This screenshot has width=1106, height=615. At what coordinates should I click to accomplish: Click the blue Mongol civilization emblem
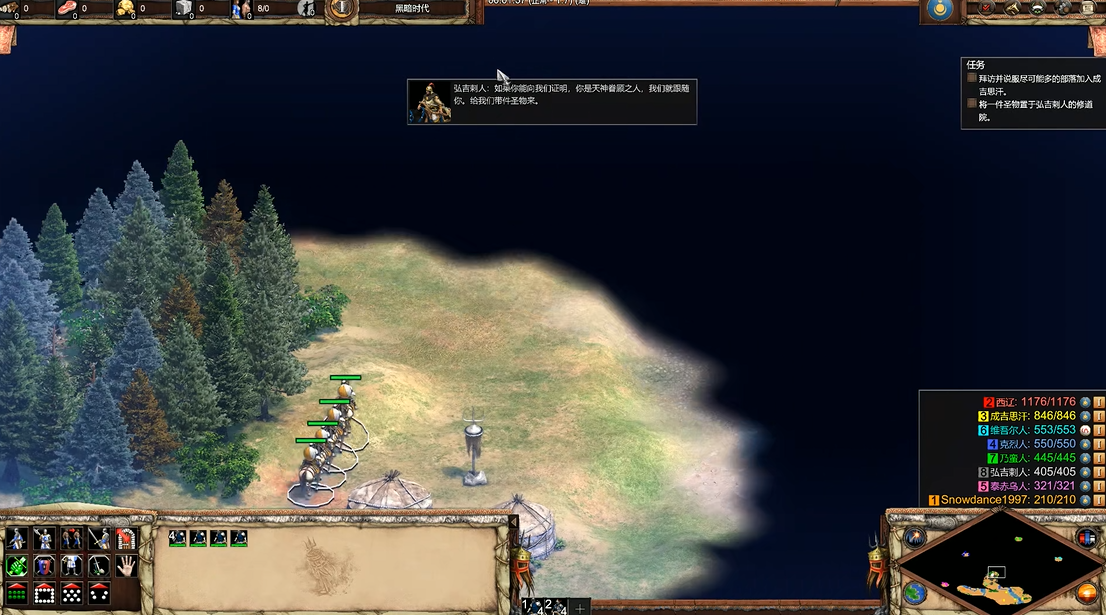tap(939, 10)
